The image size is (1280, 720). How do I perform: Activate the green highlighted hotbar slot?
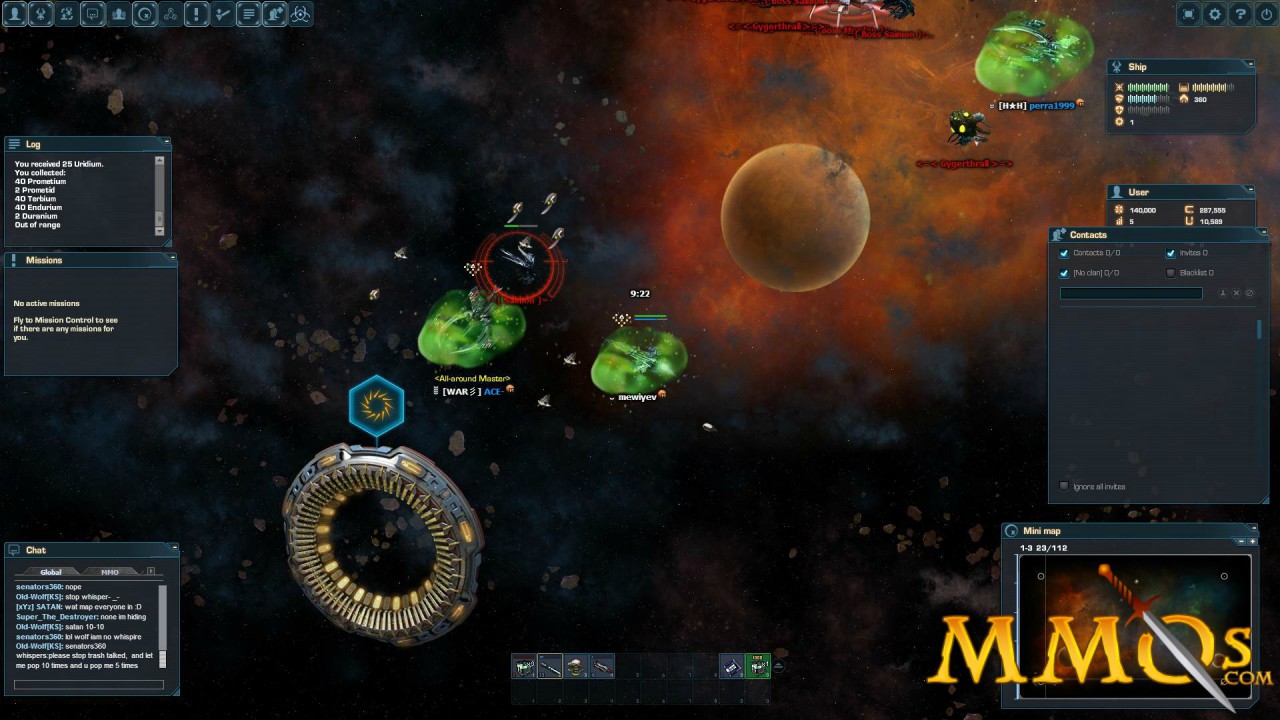tap(758, 666)
